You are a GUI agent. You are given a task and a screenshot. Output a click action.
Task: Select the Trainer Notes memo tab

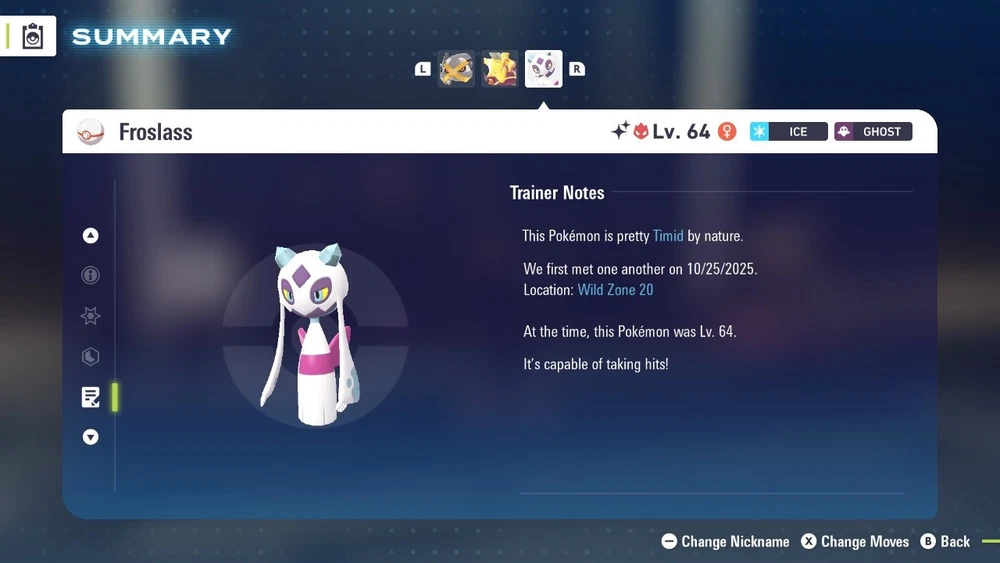point(91,397)
